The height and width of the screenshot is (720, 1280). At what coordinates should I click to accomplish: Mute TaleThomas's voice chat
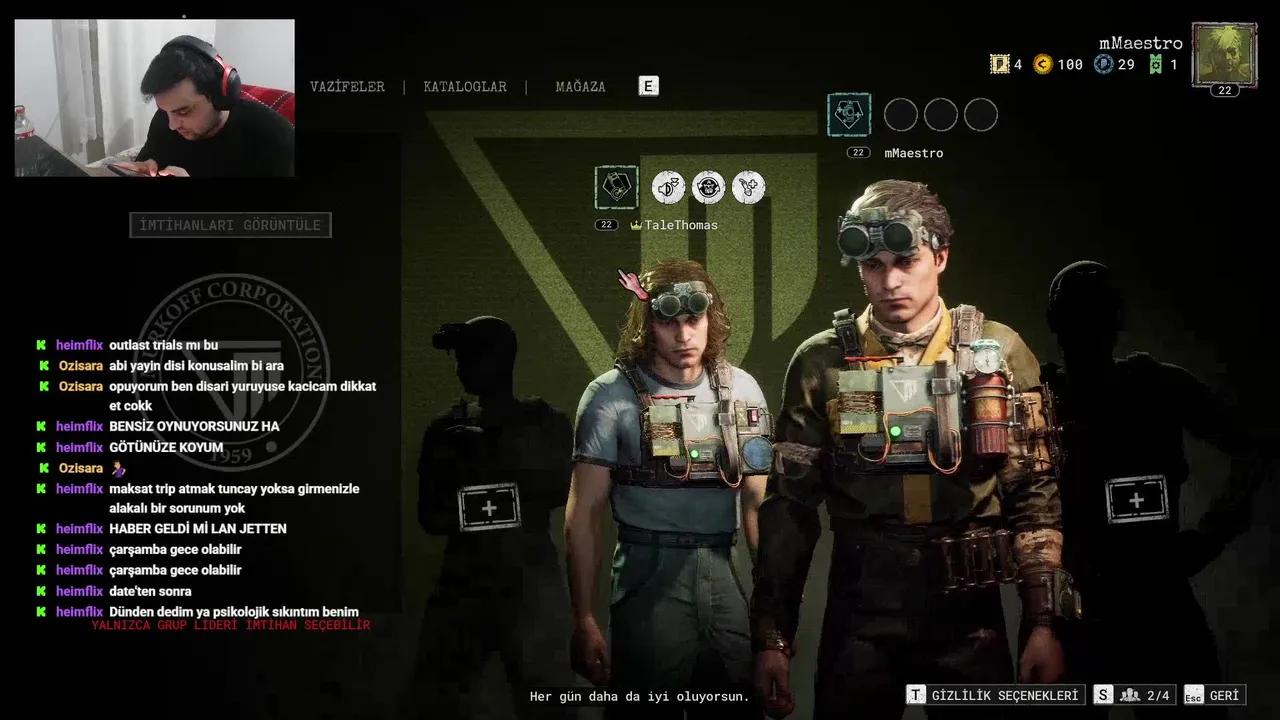click(668, 187)
